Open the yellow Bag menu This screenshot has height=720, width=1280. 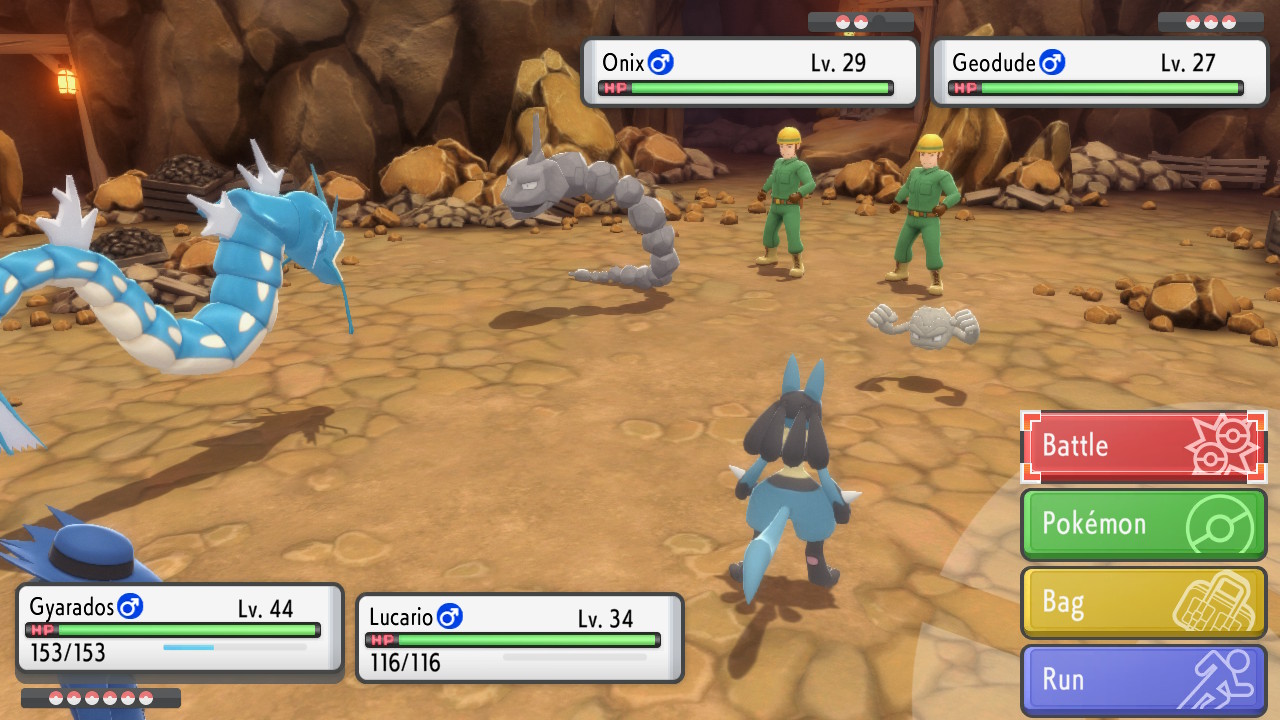pyautogui.click(x=1143, y=602)
